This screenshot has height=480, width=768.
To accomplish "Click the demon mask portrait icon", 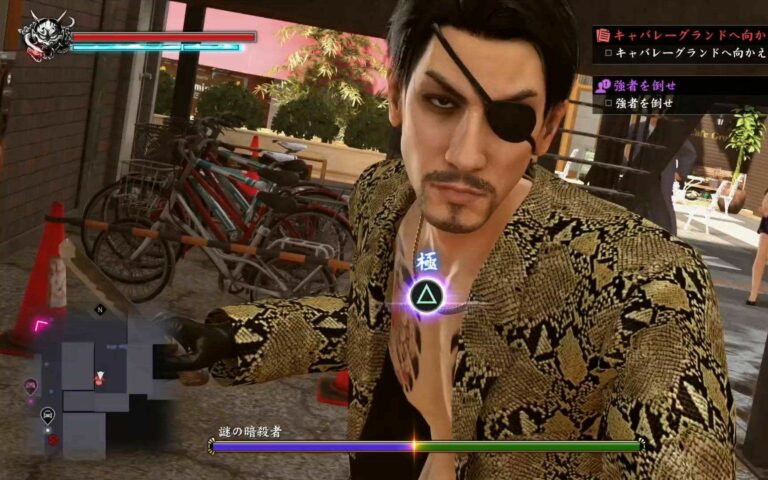I will [x=44, y=37].
